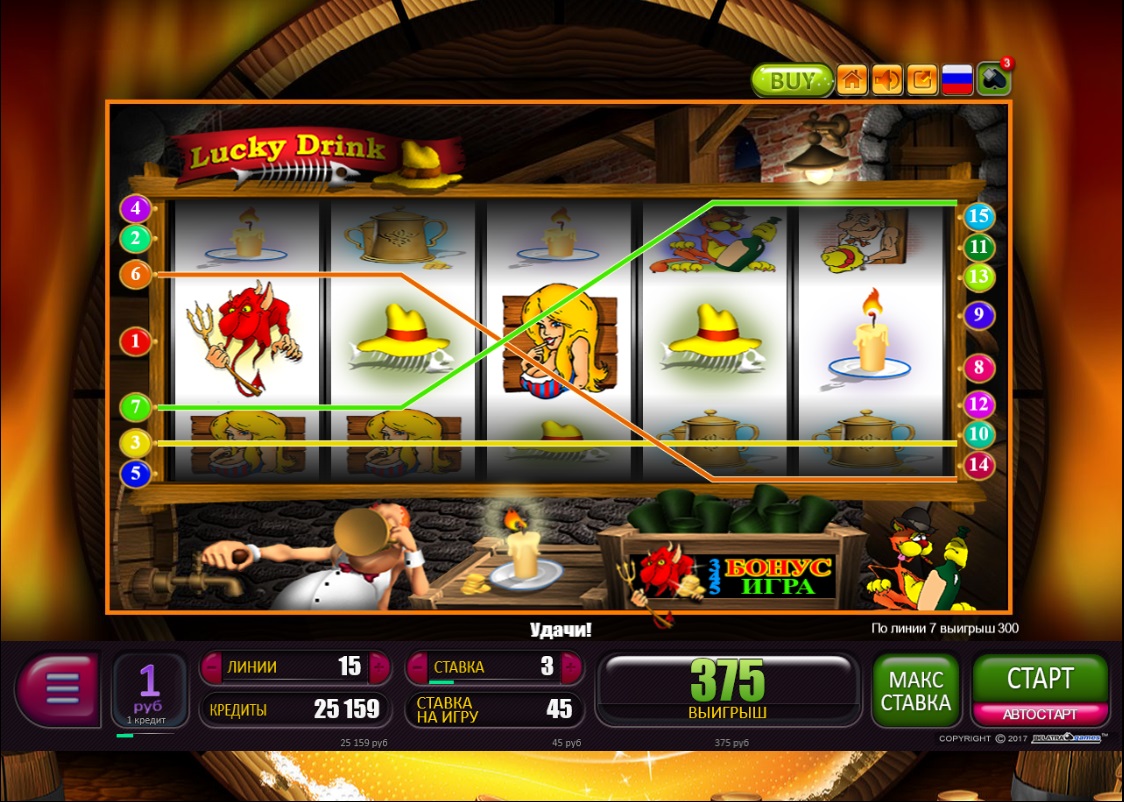The image size is (1124, 802).
Task: Pick payline marker number 14
Action: (x=979, y=465)
